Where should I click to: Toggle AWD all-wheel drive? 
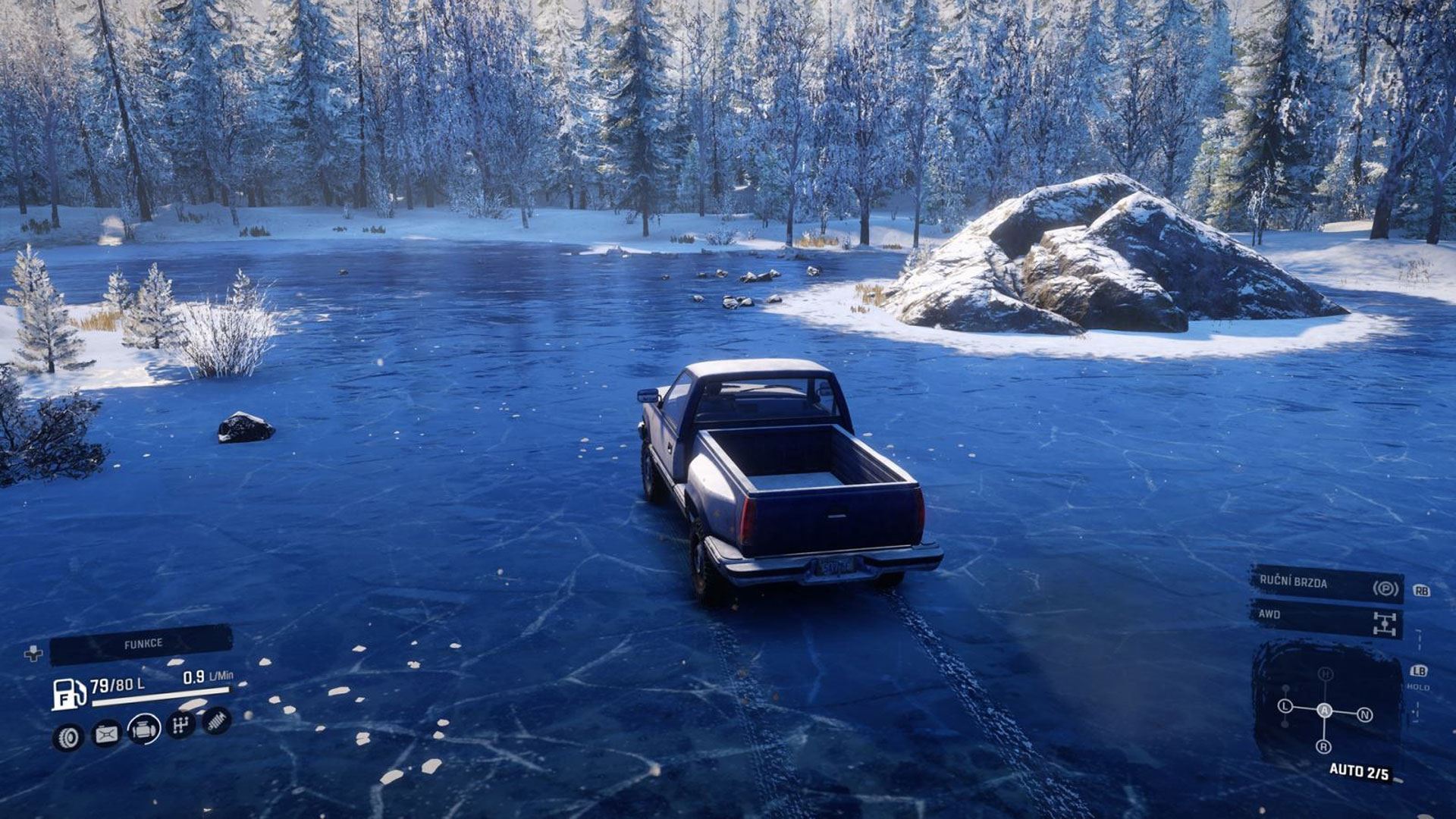click(x=1326, y=619)
